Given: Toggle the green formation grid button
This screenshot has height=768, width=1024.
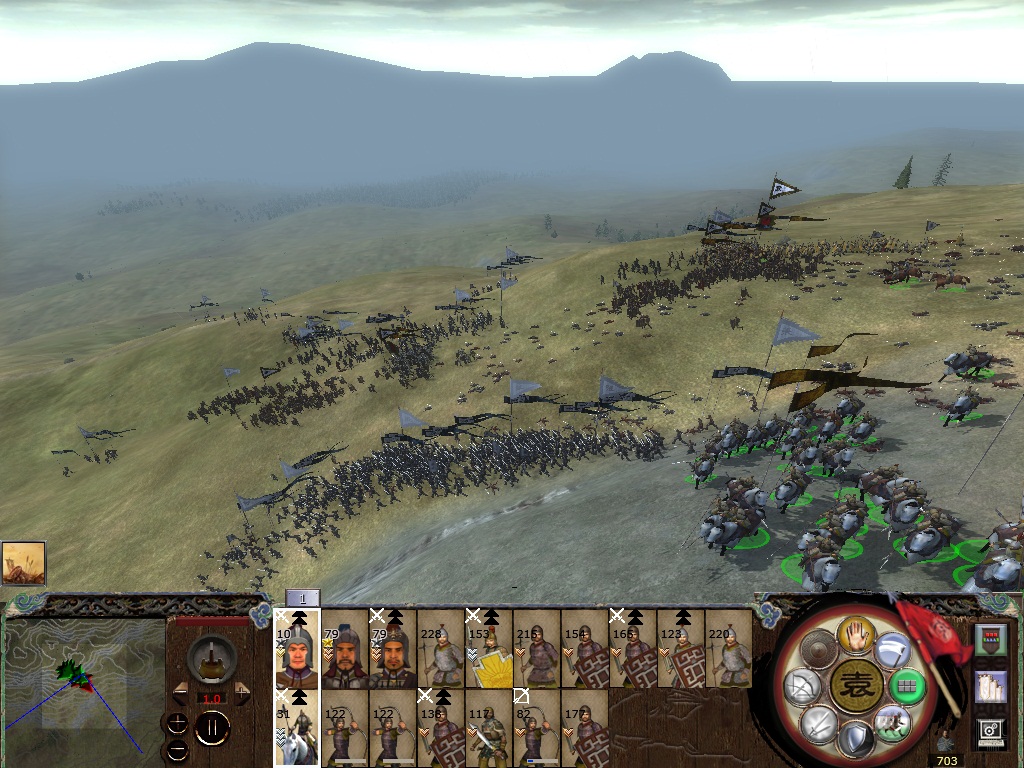Looking at the screenshot, I should [x=908, y=687].
